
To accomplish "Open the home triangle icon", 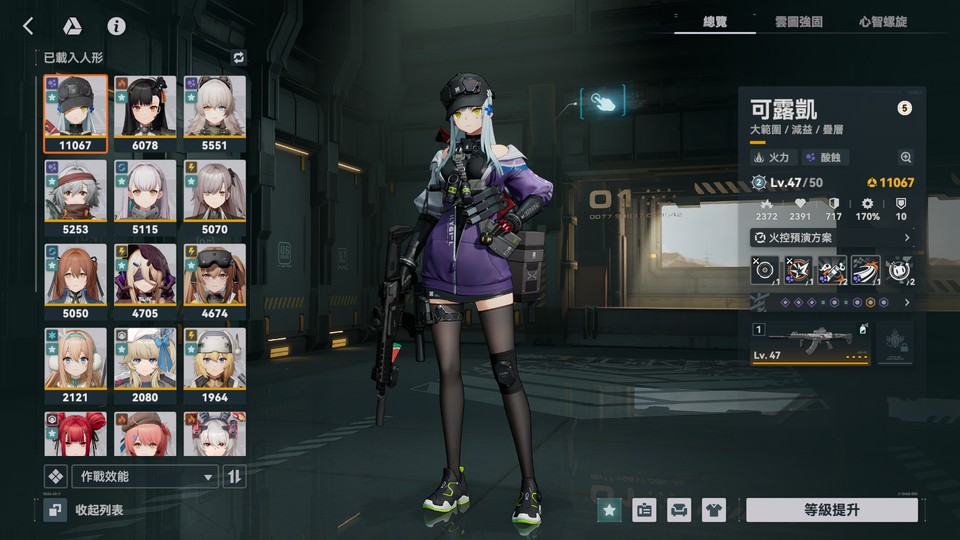I will pyautogui.click(x=72, y=26).
